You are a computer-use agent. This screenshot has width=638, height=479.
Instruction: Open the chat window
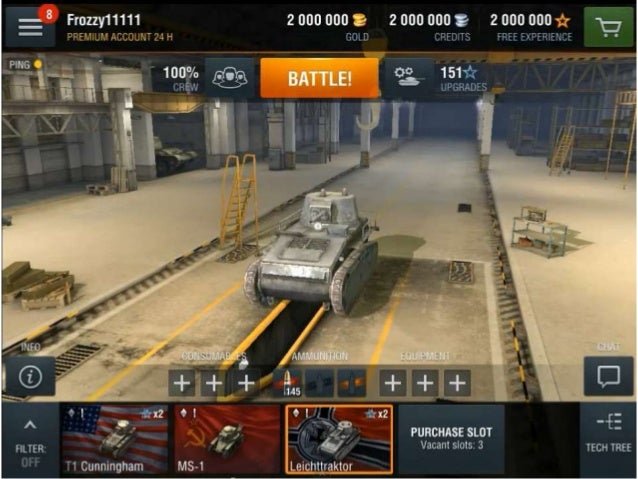pyautogui.click(x=608, y=377)
